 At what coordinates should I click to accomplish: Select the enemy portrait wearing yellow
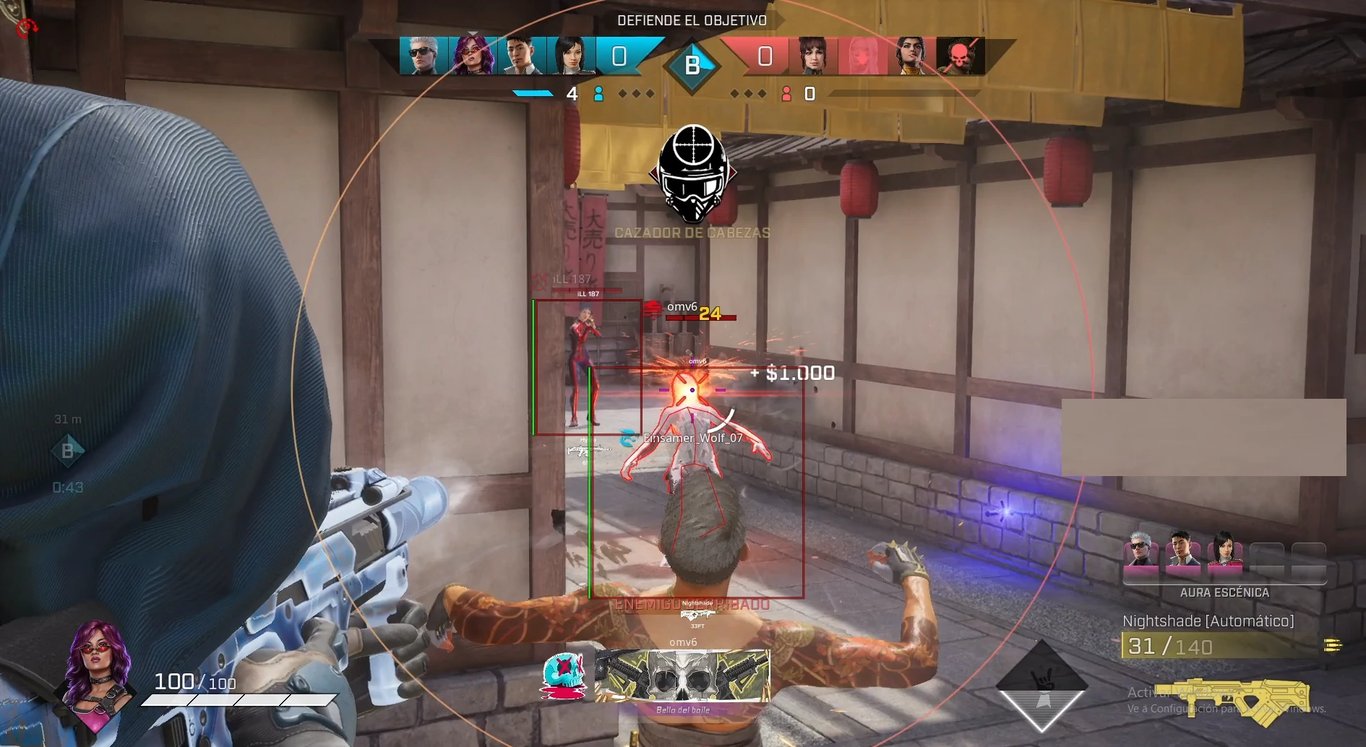[x=909, y=56]
